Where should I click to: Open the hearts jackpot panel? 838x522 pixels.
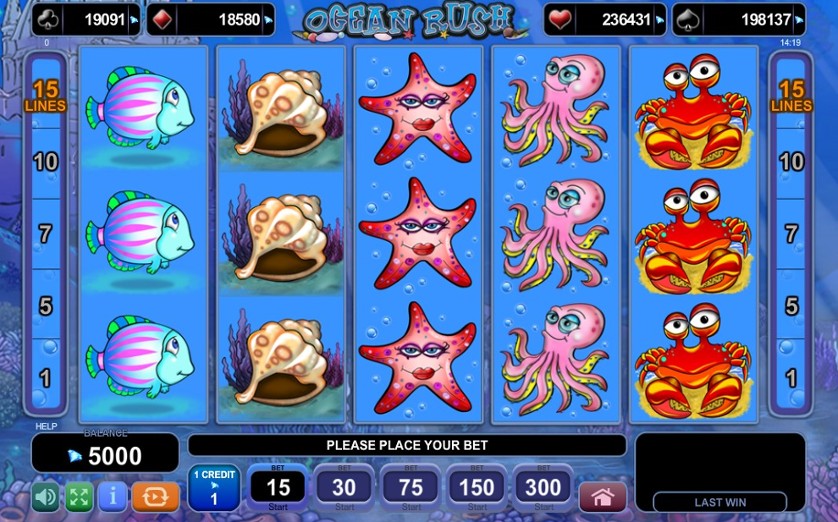604,19
